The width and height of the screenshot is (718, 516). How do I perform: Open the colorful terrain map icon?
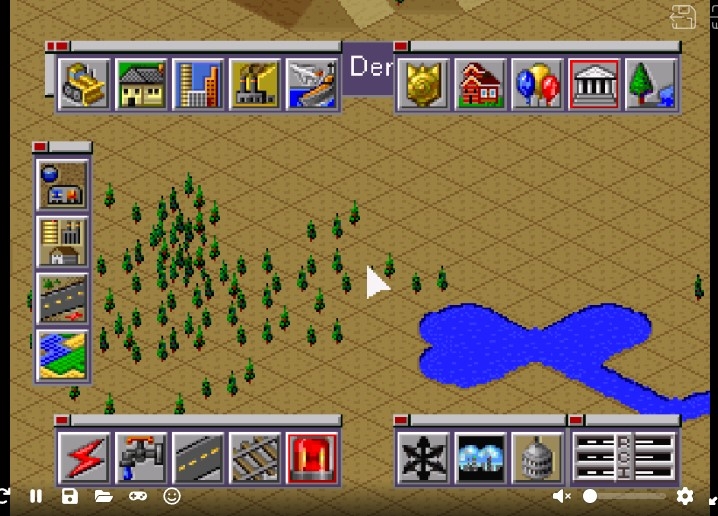pyautogui.click(x=62, y=356)
